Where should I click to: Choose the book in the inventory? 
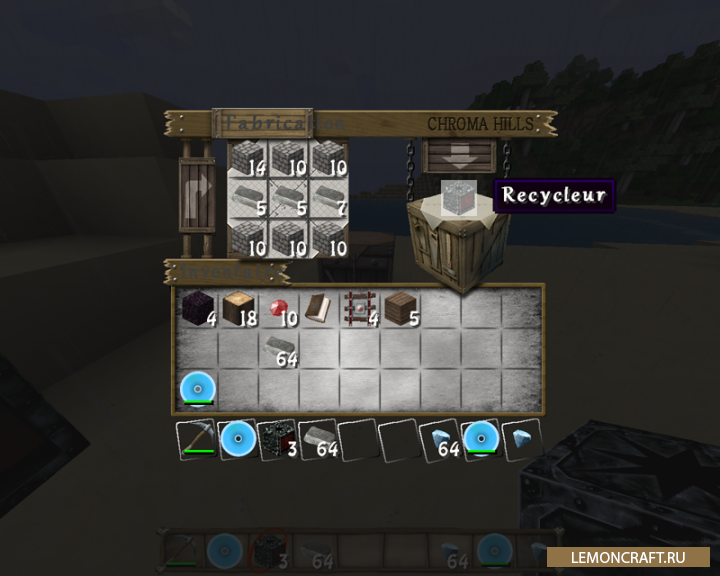point(320,309)
